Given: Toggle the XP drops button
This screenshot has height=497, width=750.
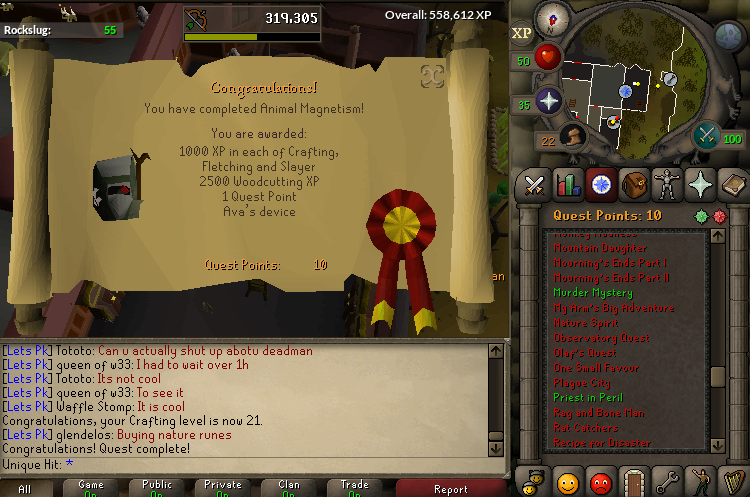Looking at the screenshot, I should click(x=522, y=33).
